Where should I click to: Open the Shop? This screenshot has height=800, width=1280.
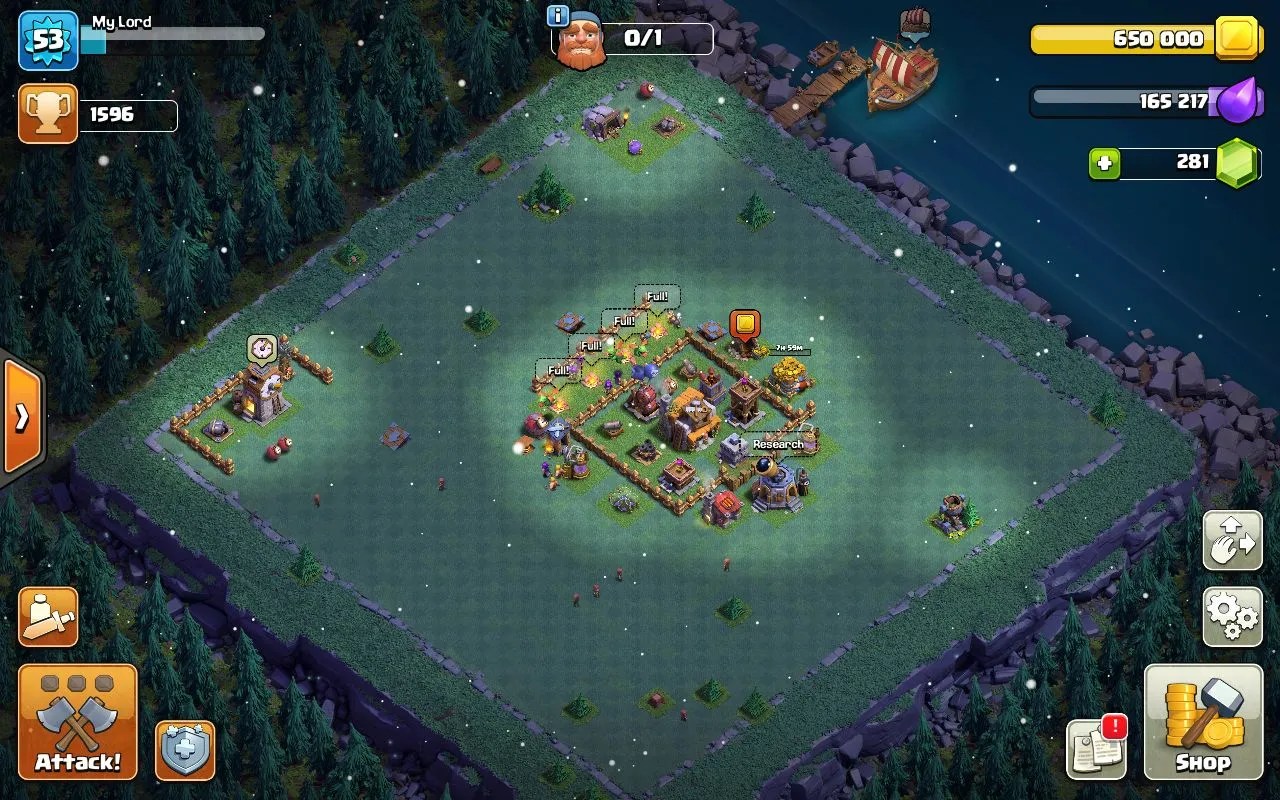pos(1202,722)
